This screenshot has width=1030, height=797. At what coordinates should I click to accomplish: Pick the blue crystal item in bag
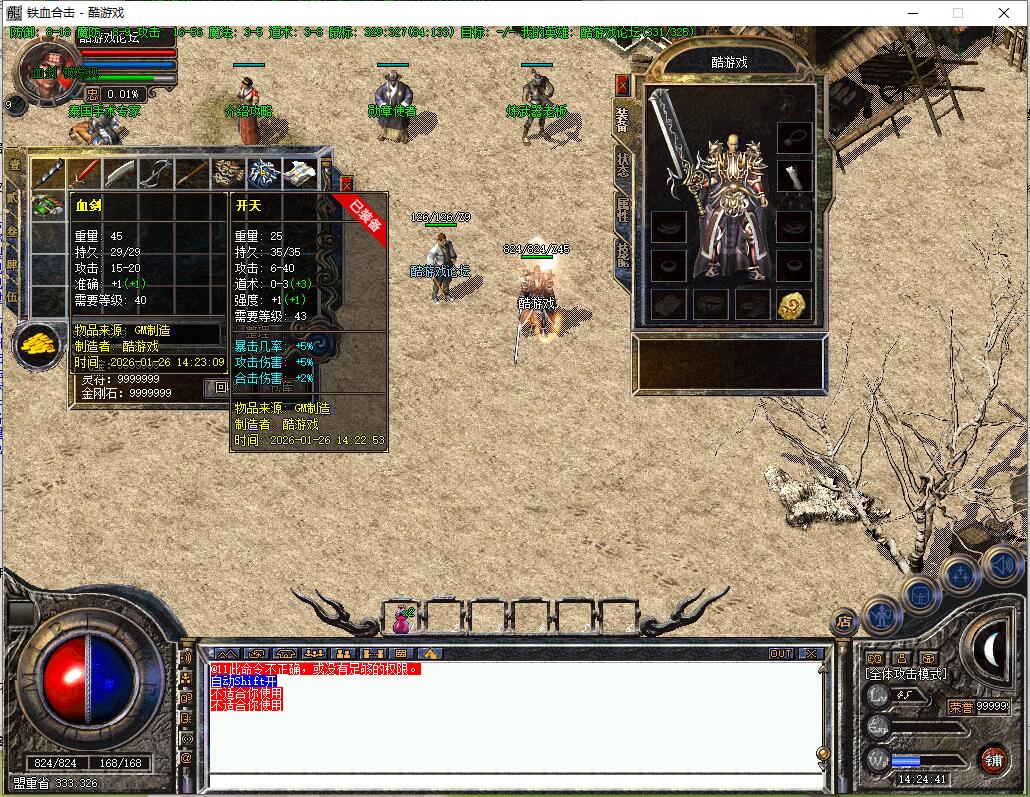pos(264,173)
